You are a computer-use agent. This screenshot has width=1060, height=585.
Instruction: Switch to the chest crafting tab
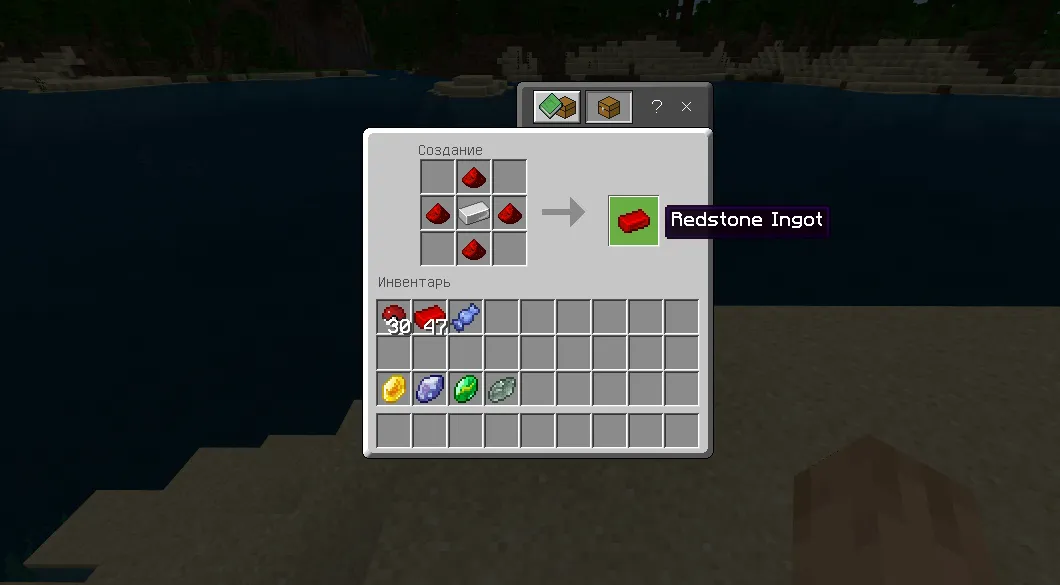coord(608,107)
